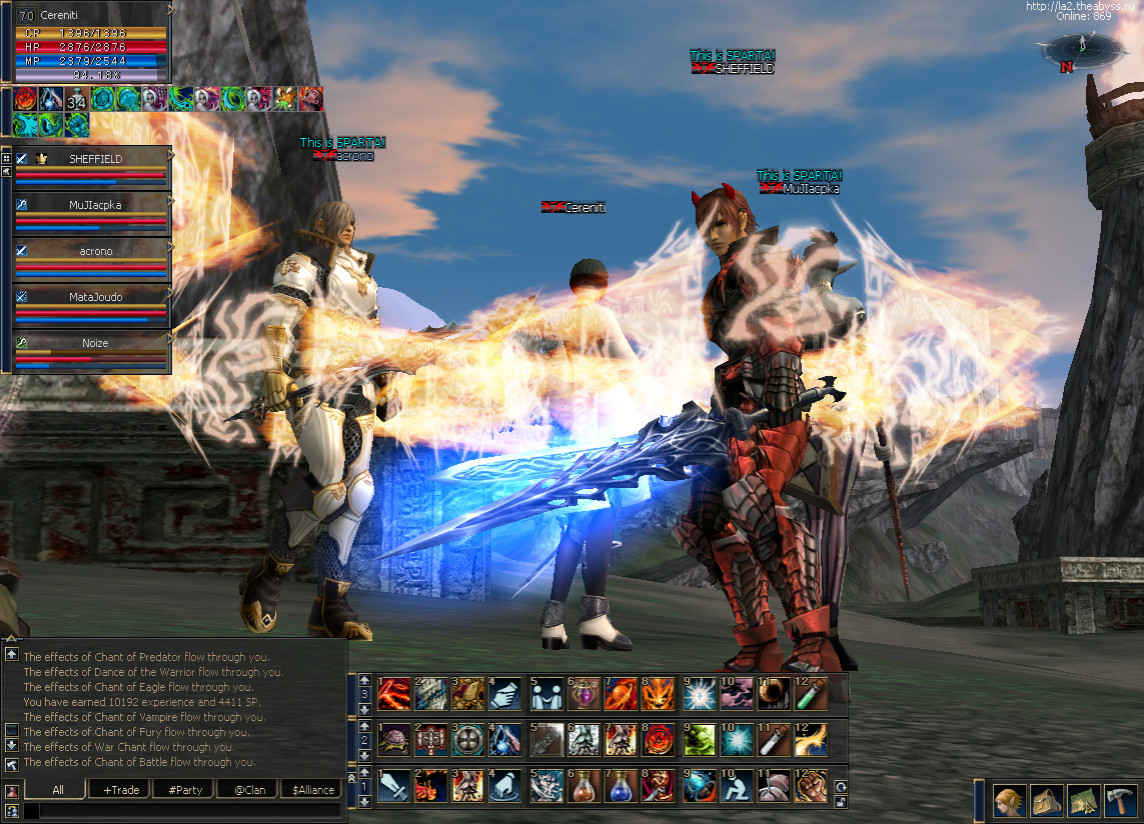
Task: Open the #Party chat tab
Action: pos(185,790)
